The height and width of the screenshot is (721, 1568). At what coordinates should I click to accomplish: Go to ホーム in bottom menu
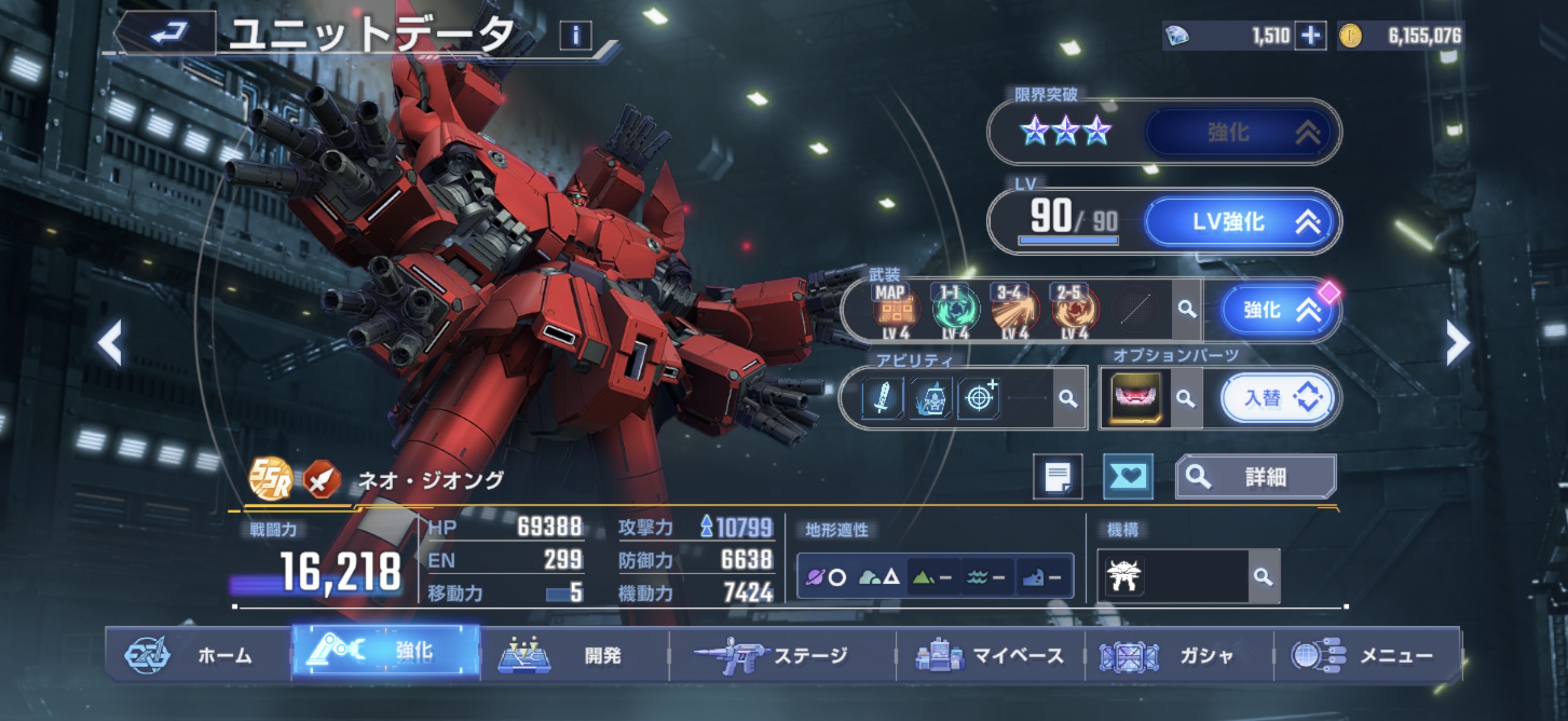[x=198, y=655]
